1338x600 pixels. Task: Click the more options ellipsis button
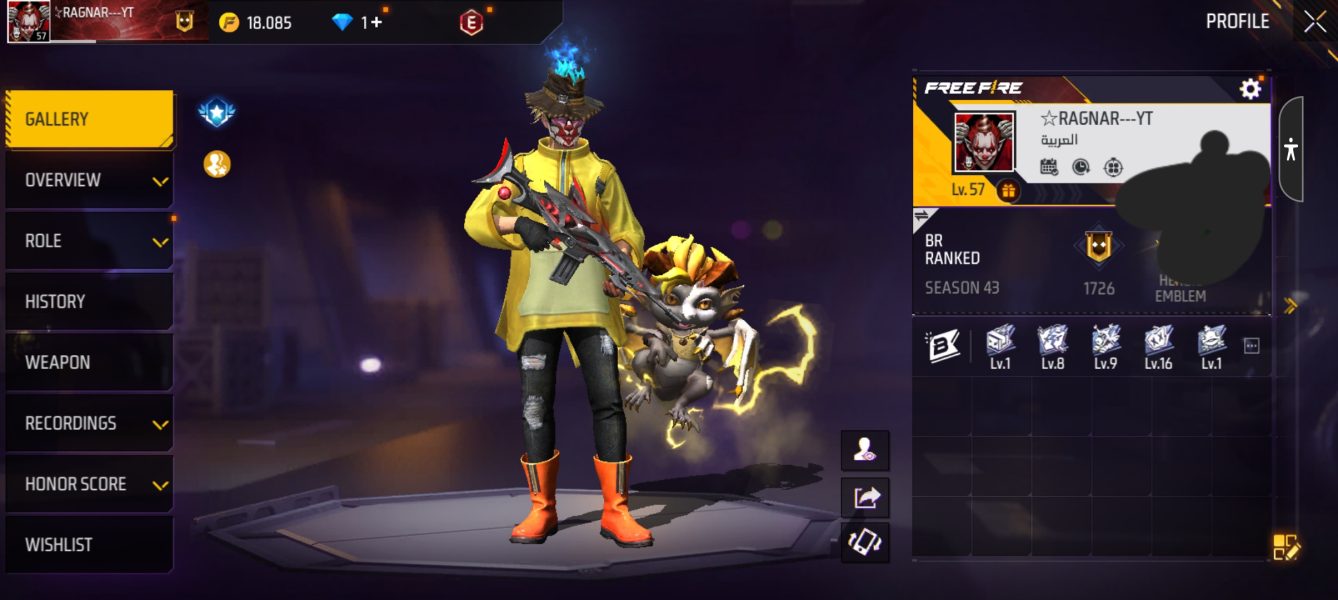pyautogui.click(x=1251, y=346)
